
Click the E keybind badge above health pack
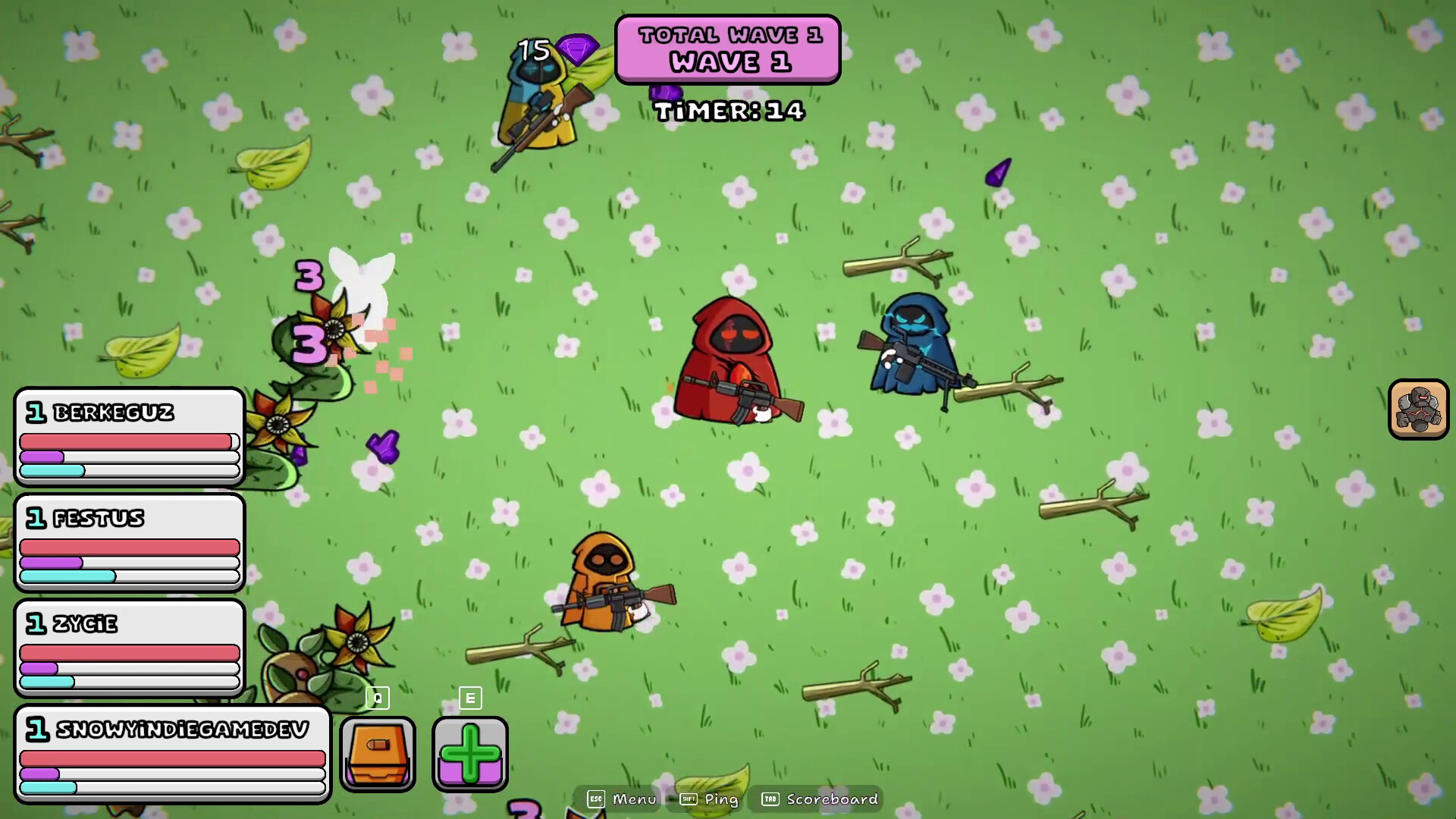[x=469, y=698]
